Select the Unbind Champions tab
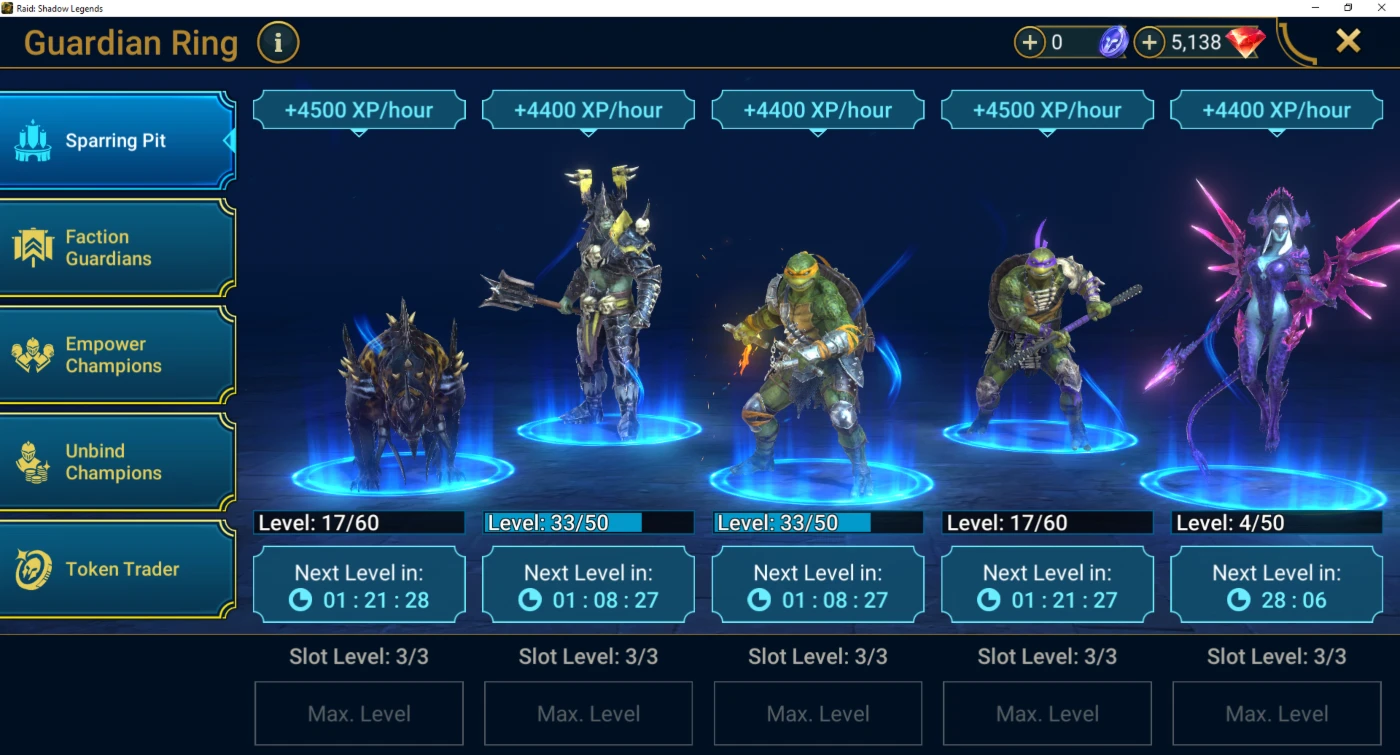This screenshot has height=755, width=1400. click(116, 462)
